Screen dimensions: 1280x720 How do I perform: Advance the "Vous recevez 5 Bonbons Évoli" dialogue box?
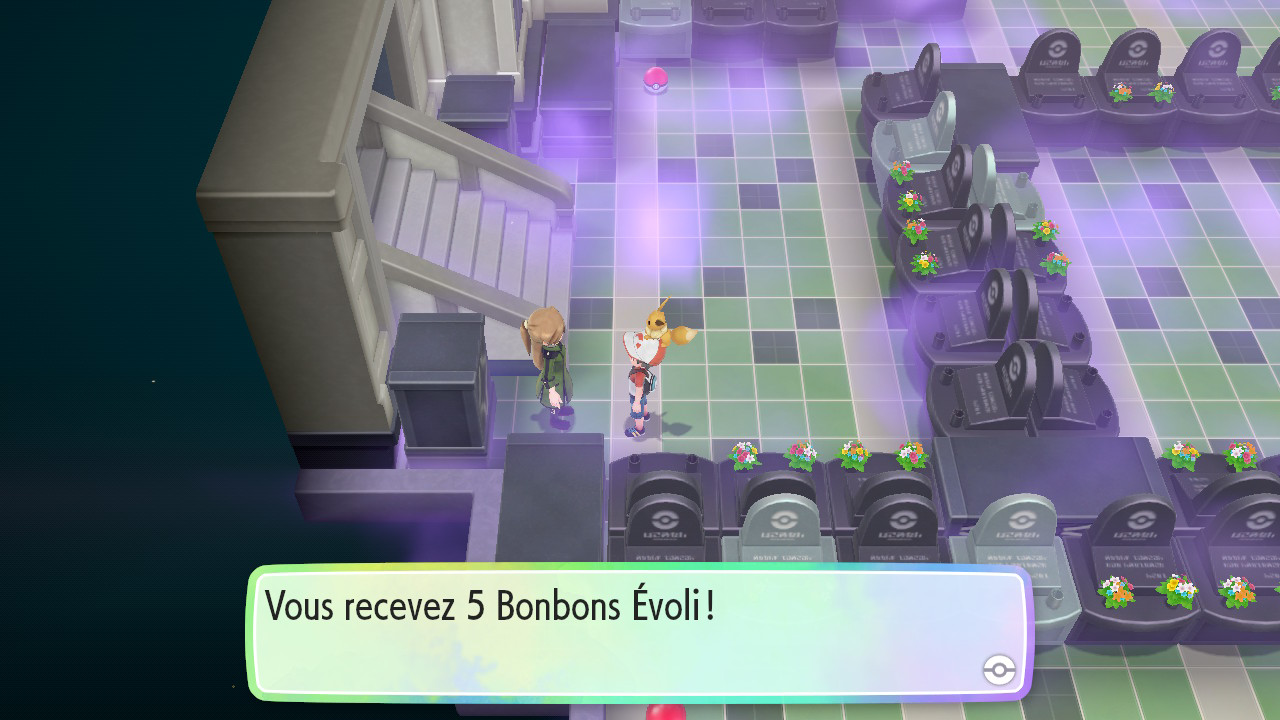638,631
